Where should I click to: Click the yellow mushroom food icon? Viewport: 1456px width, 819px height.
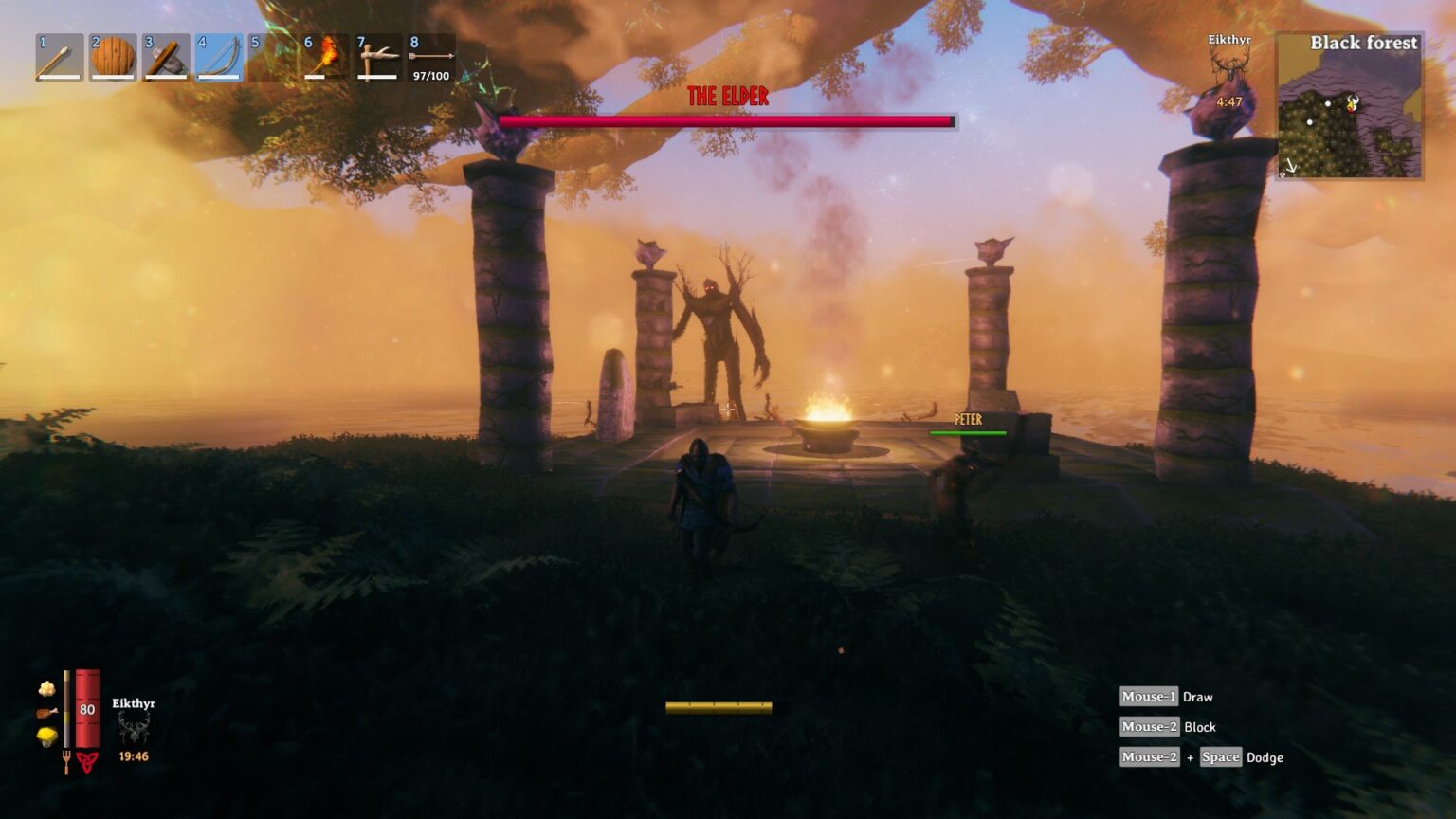tap(46, 737)
